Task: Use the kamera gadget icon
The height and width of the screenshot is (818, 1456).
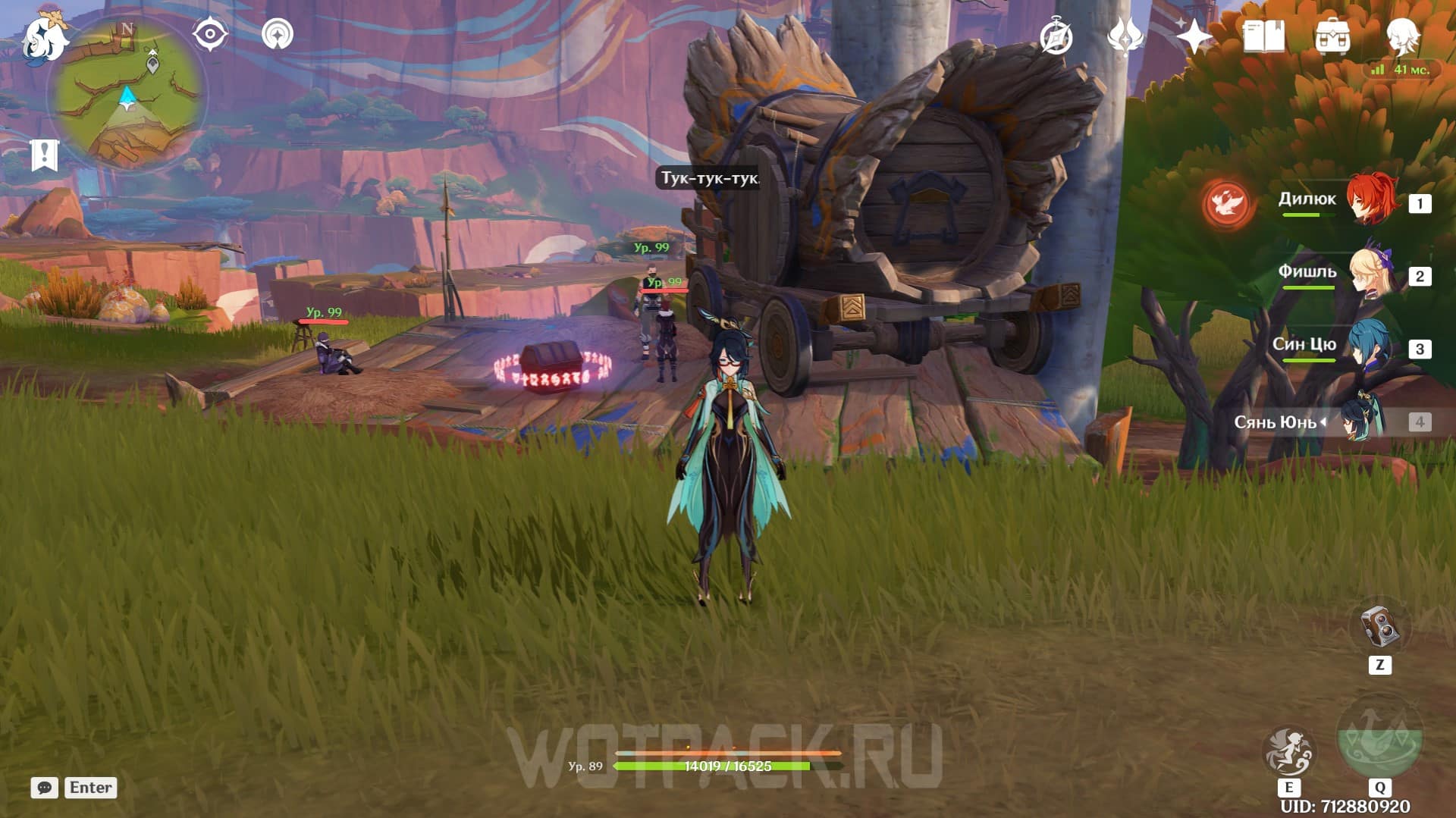Action: pos(1379,627)
